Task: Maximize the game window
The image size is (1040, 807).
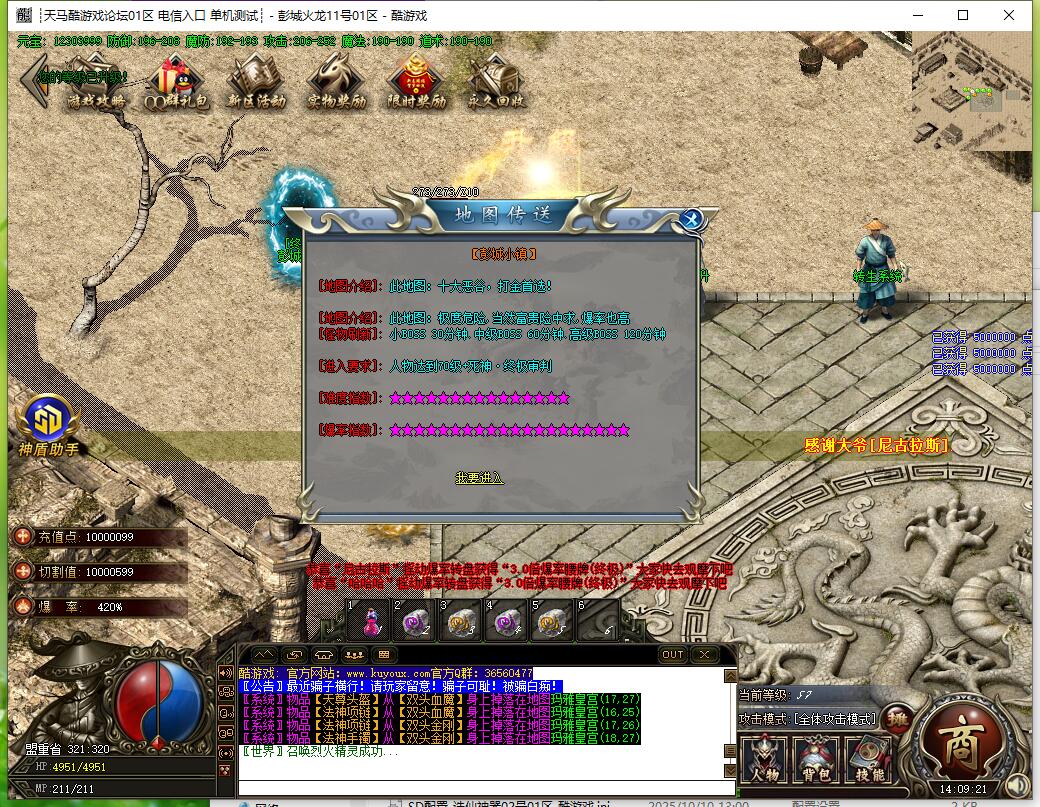Action: point(963,15)
